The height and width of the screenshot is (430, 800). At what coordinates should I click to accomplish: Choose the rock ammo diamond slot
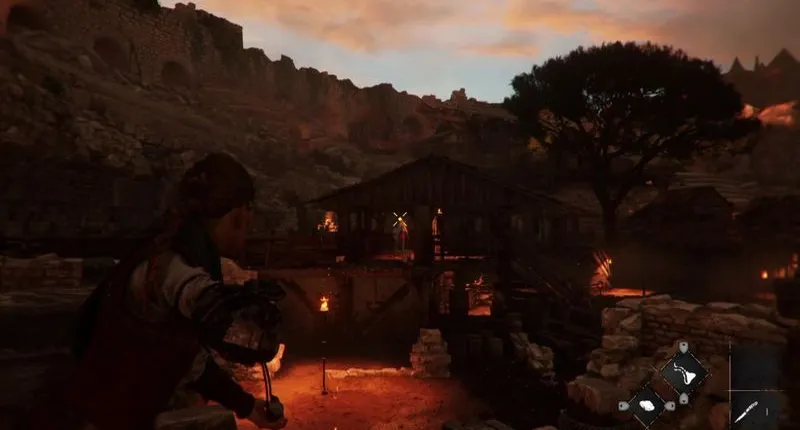tap(646, 405)
